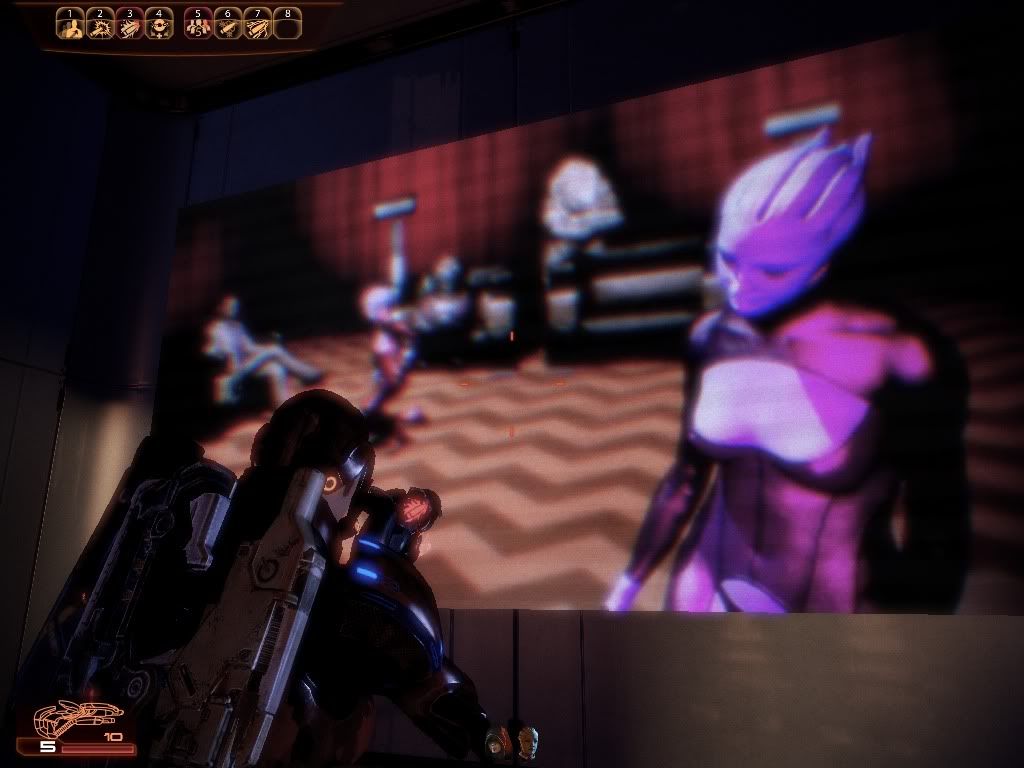Select the slot 7 electric ammo power
This screenshot has height=768, width=1024.
(x=257, y=27)
